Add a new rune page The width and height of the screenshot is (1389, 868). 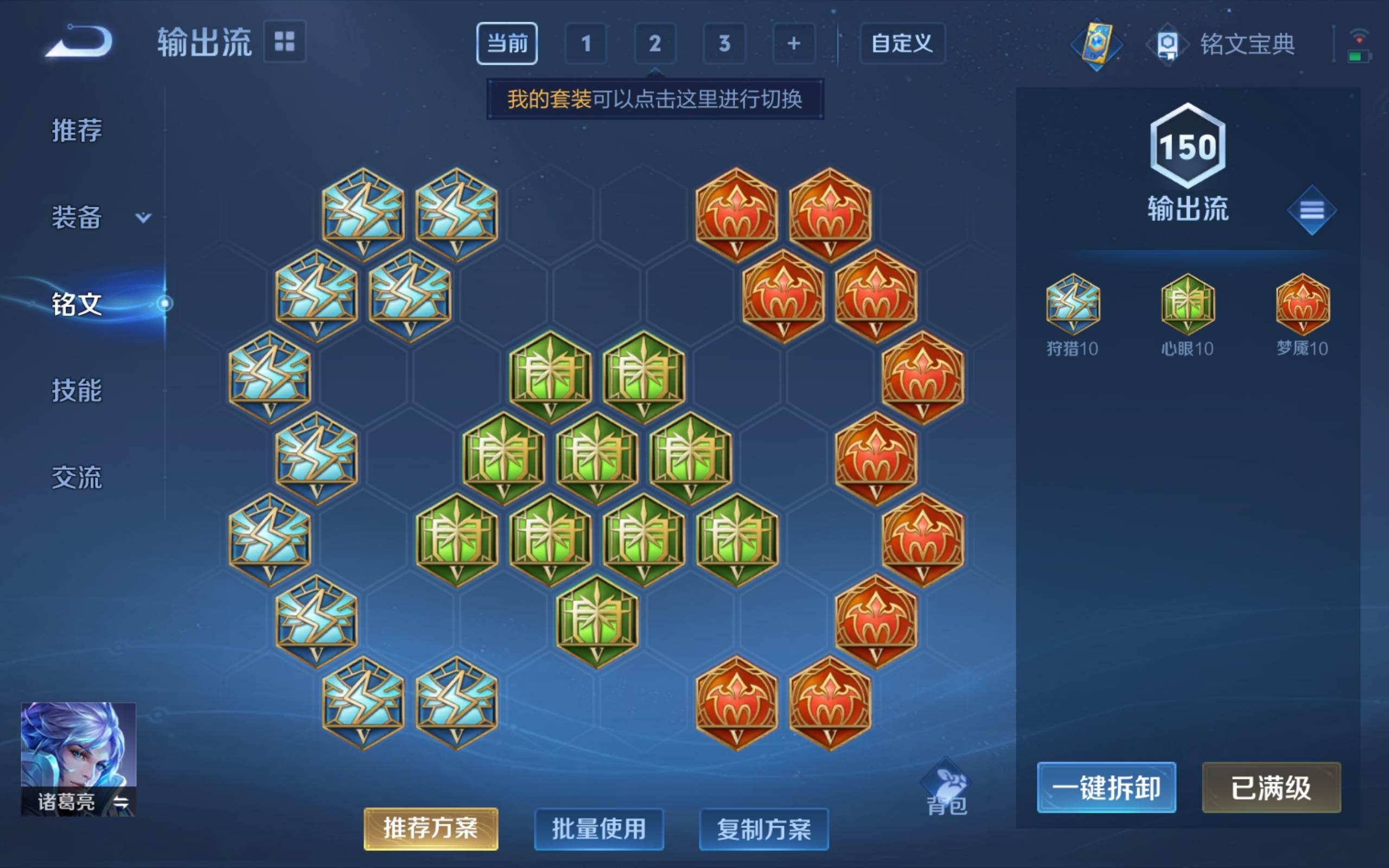point(794,43)
